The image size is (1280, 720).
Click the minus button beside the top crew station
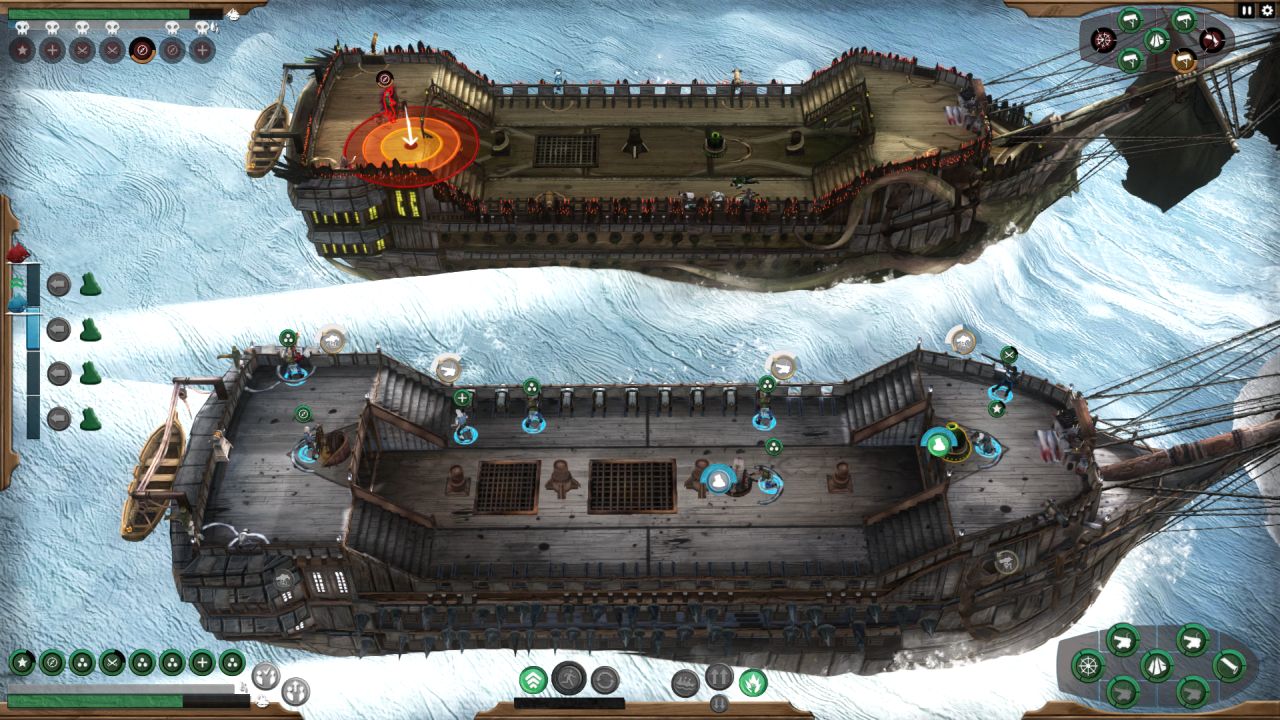[x=58, y=284]
